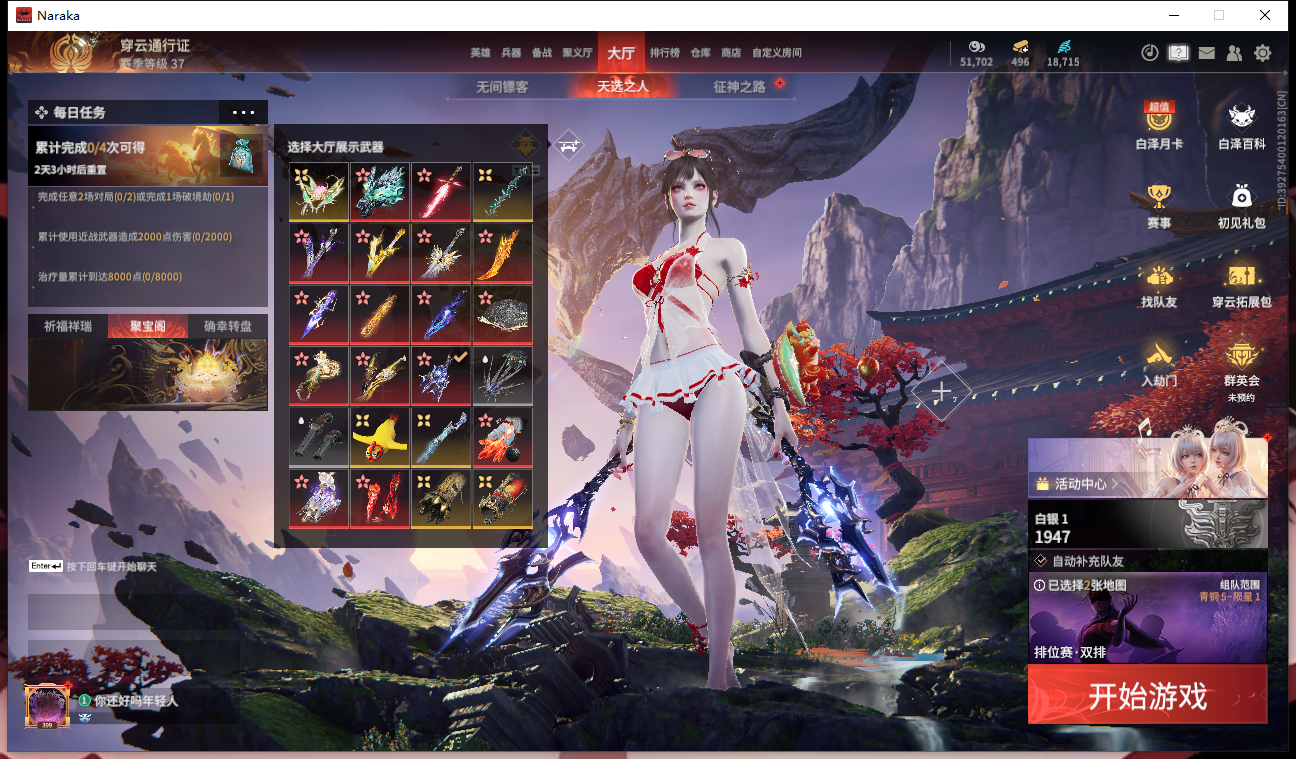The width and height of the screenshot is (1296, 759).
Task: Open the friends list icon
Action: pyautogui.click(x=1235, y=53)
